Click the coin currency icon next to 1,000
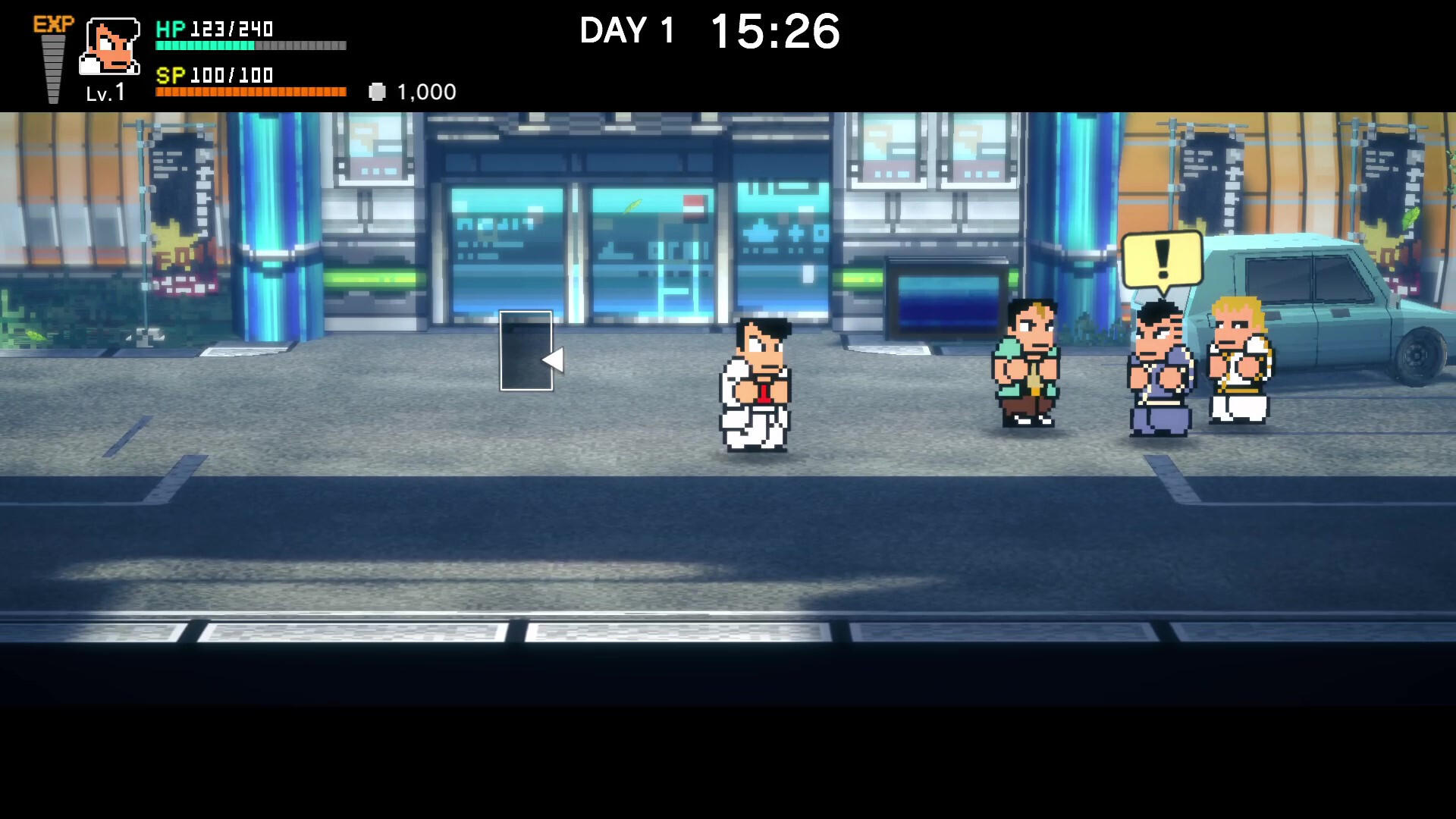 377,91
